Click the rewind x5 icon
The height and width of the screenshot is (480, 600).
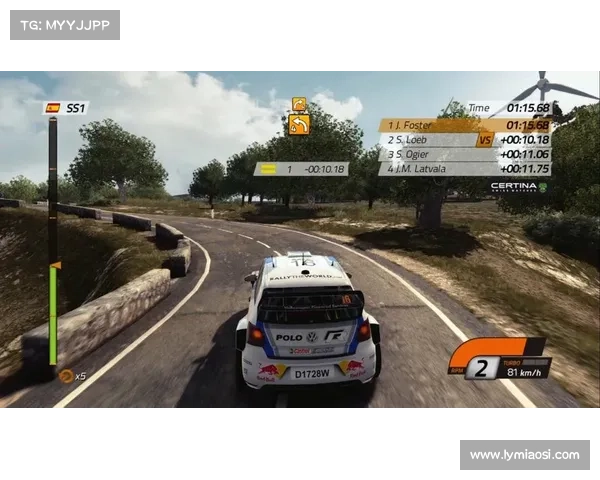pos(71,376)
